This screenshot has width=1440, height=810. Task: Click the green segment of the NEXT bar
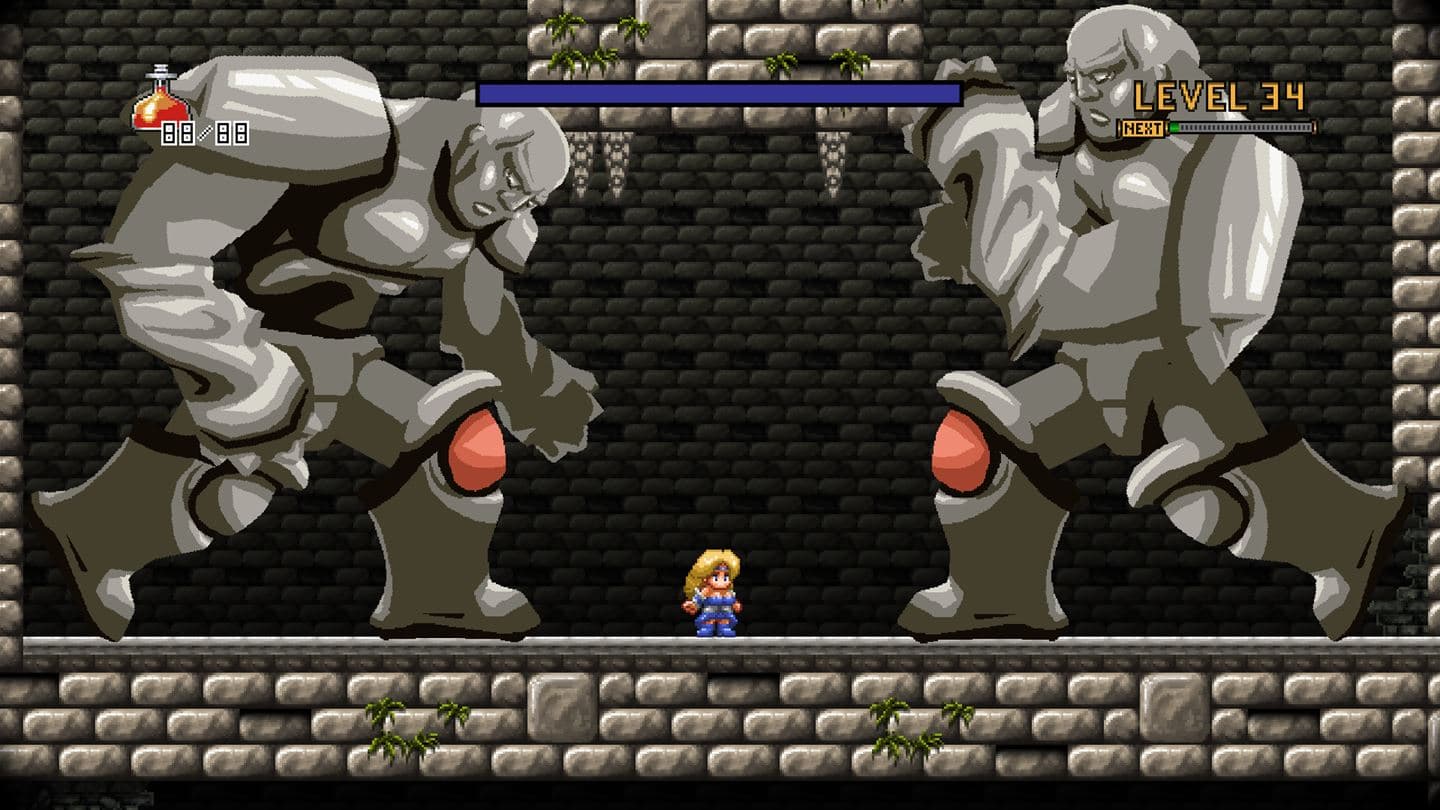point(1175,128)
